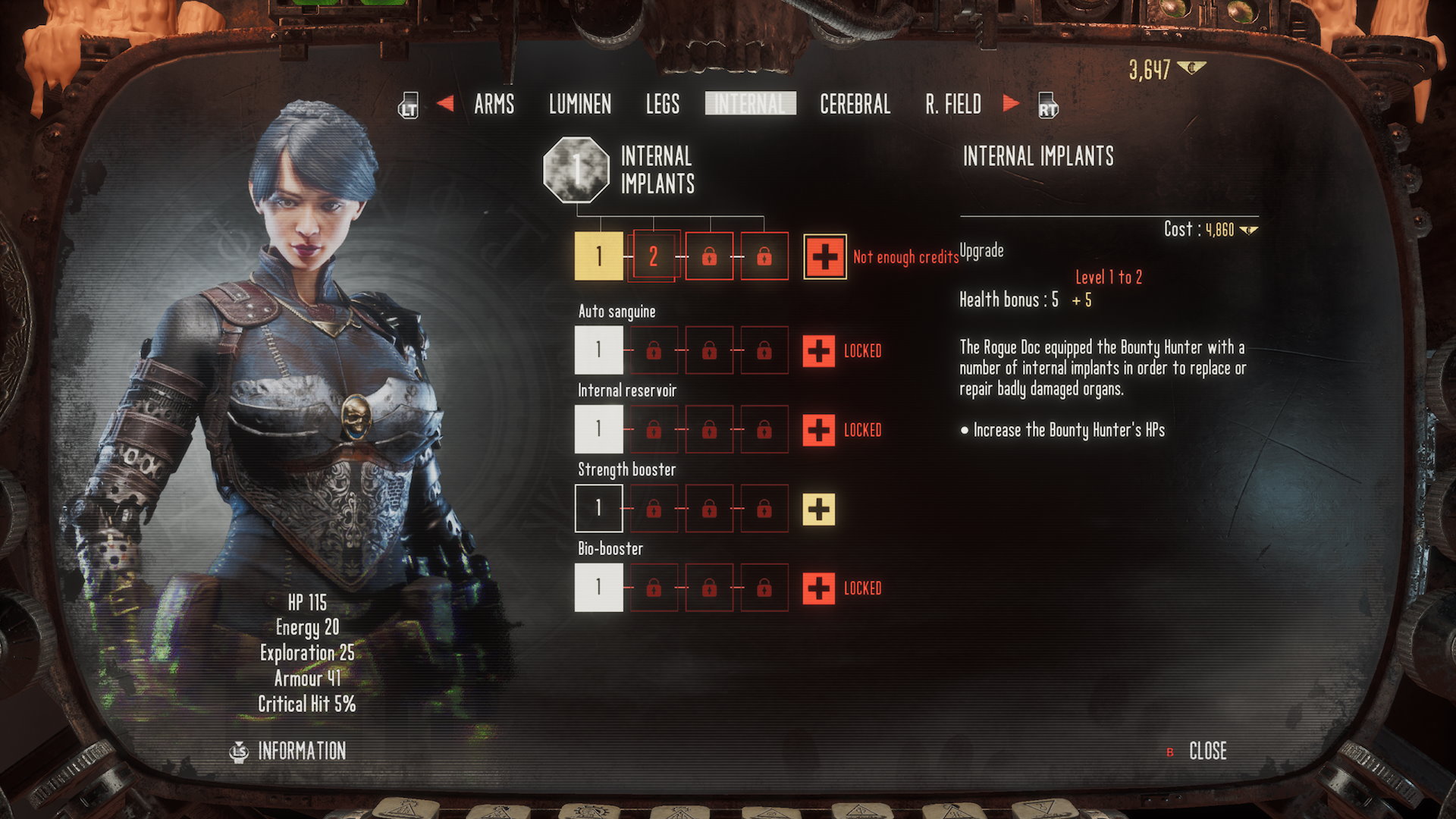Select Bio-booster level 1 box

coord(599,587)
